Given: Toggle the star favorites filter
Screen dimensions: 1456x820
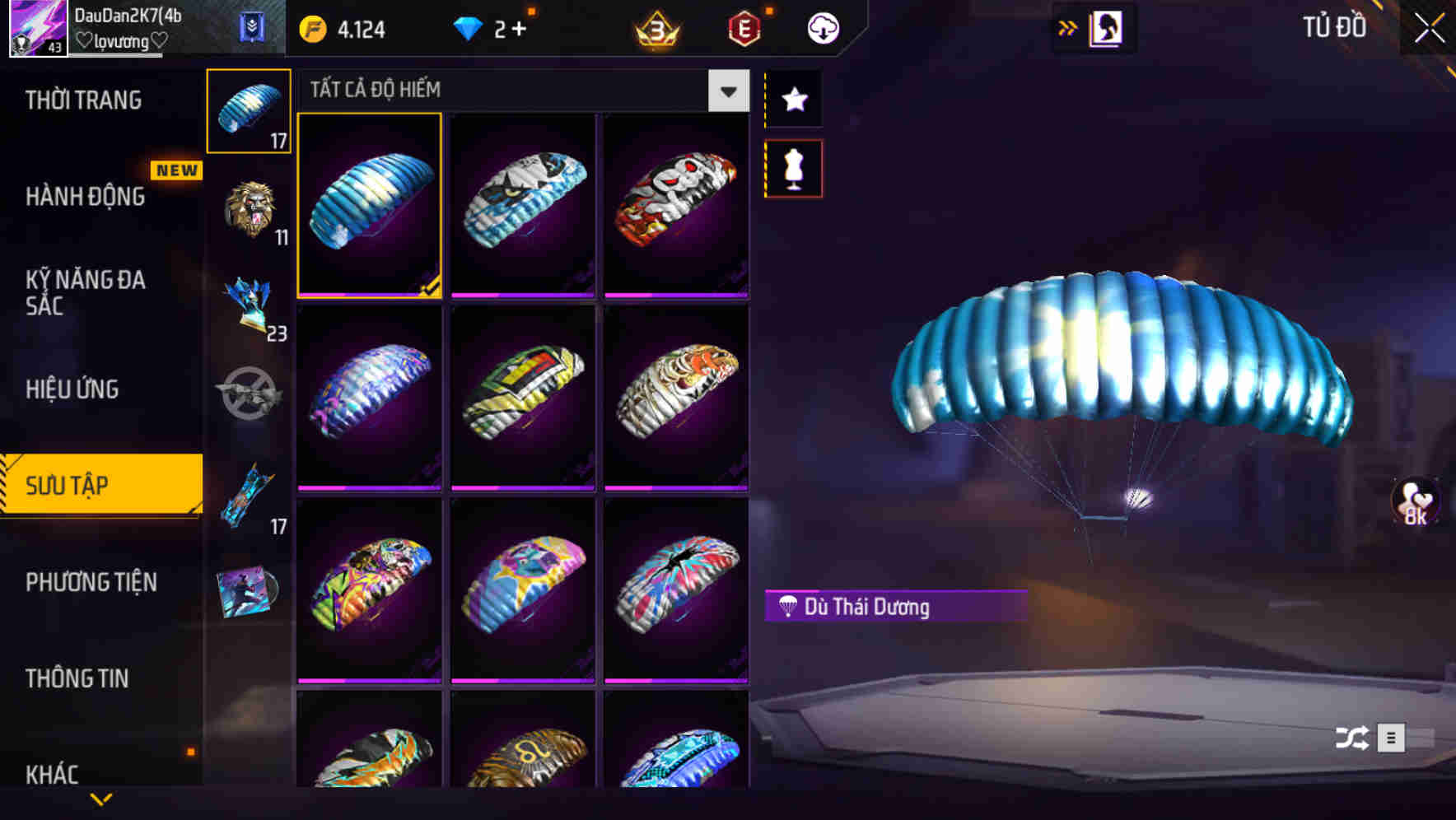Looking at the screenshot, I should 793,100.
